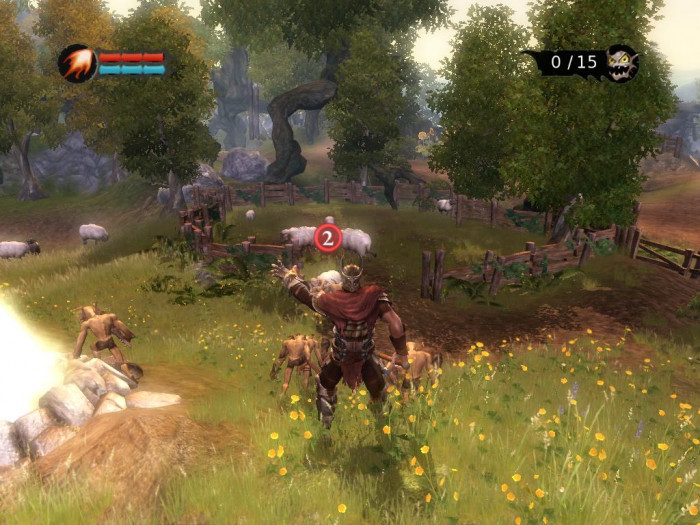
Task: Select the fireball spell icon
Action: (x=77, y=63)
